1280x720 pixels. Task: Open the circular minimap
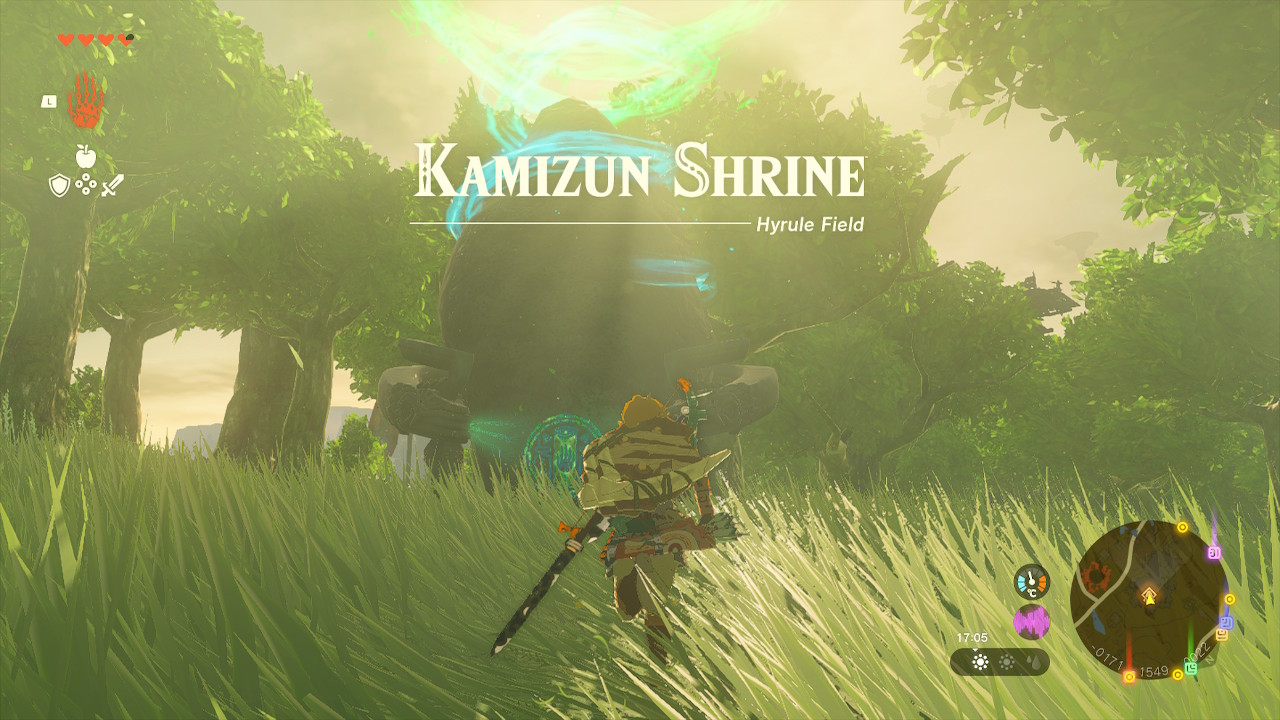(1148, 597)
